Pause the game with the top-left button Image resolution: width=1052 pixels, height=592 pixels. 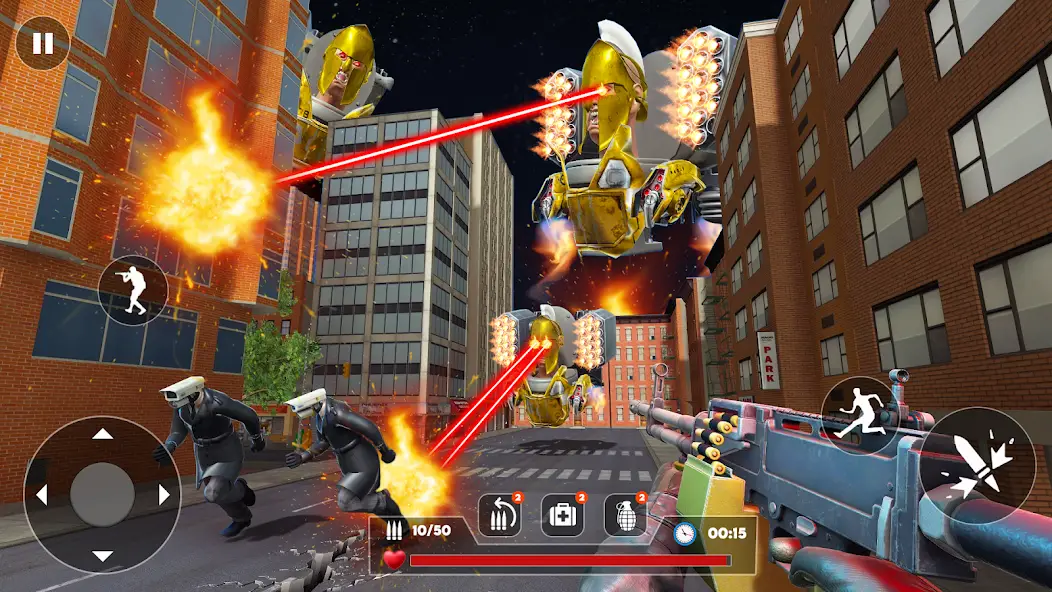(x=43, y=44)
